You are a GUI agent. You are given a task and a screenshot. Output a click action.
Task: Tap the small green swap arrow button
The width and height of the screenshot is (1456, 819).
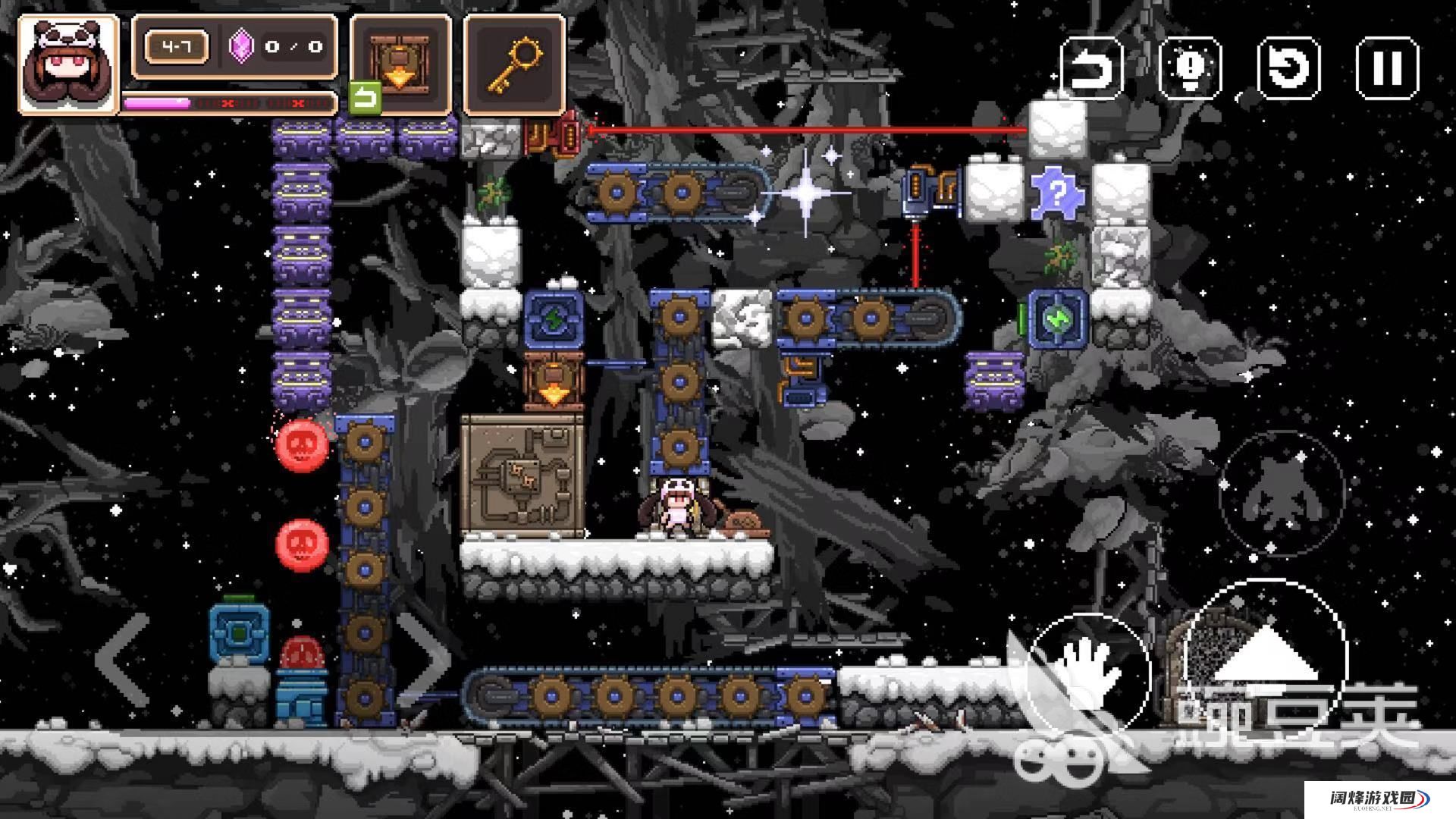(x=366, y=98)
